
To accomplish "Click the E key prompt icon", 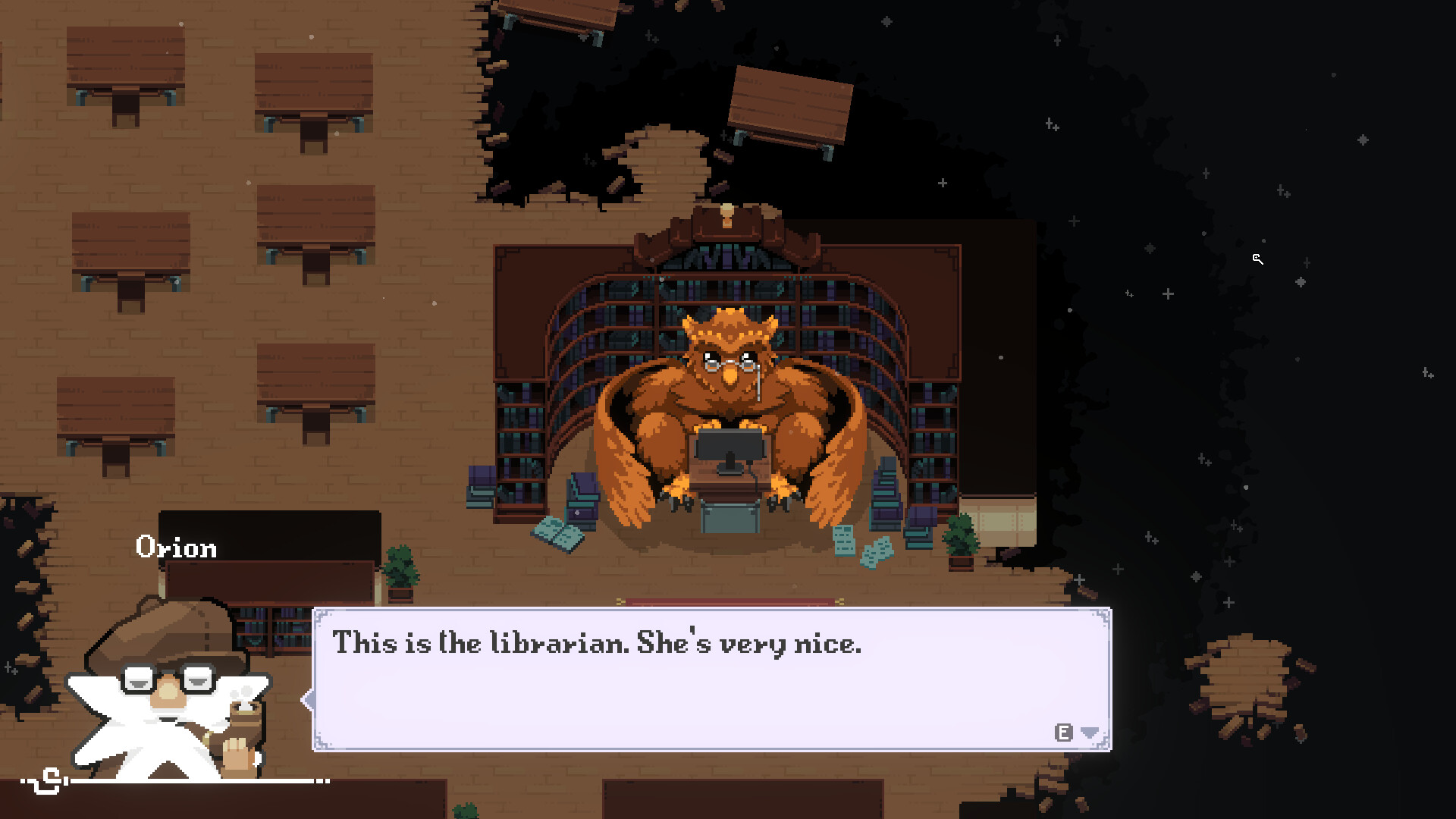I will (x=1063, y=733).
